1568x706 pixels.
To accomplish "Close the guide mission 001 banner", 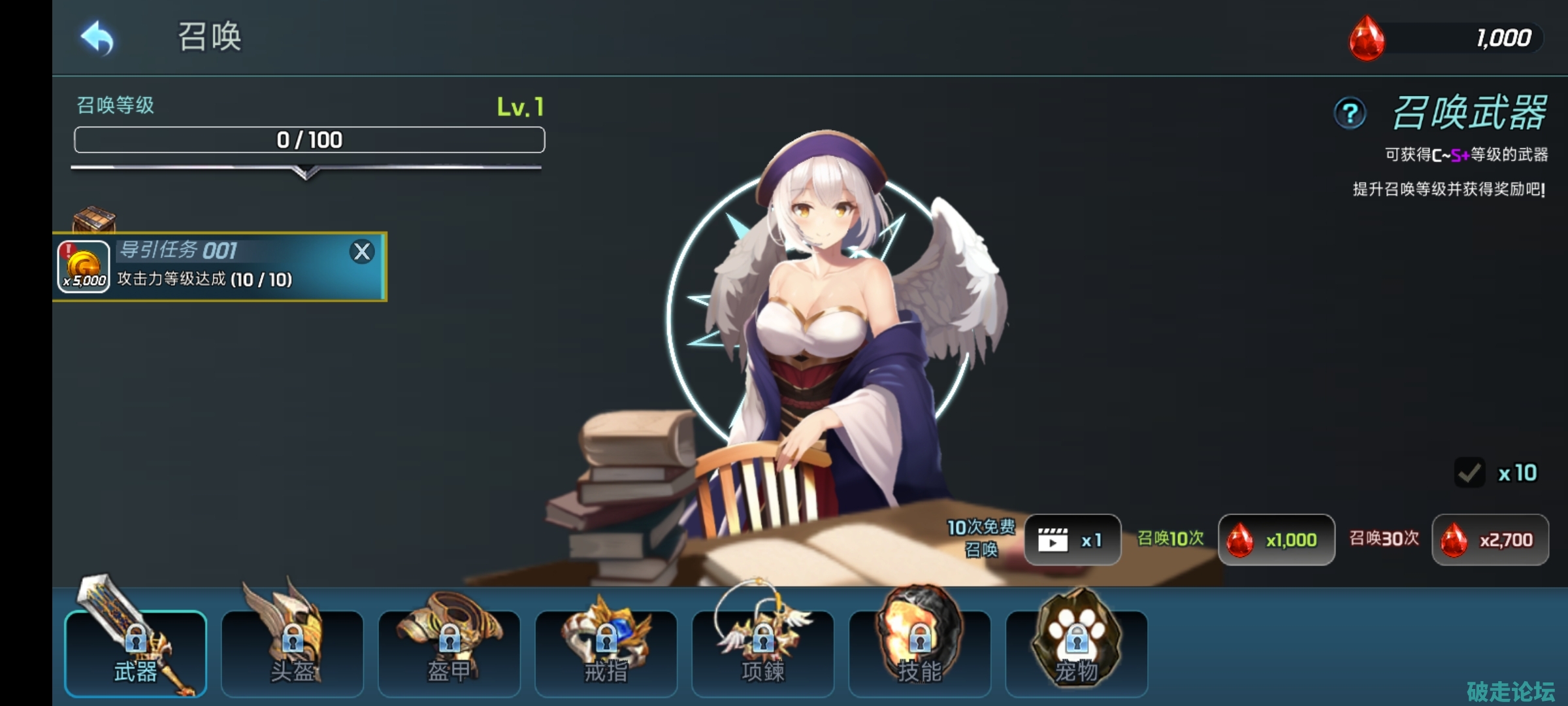I will click(x=362, y=252).
